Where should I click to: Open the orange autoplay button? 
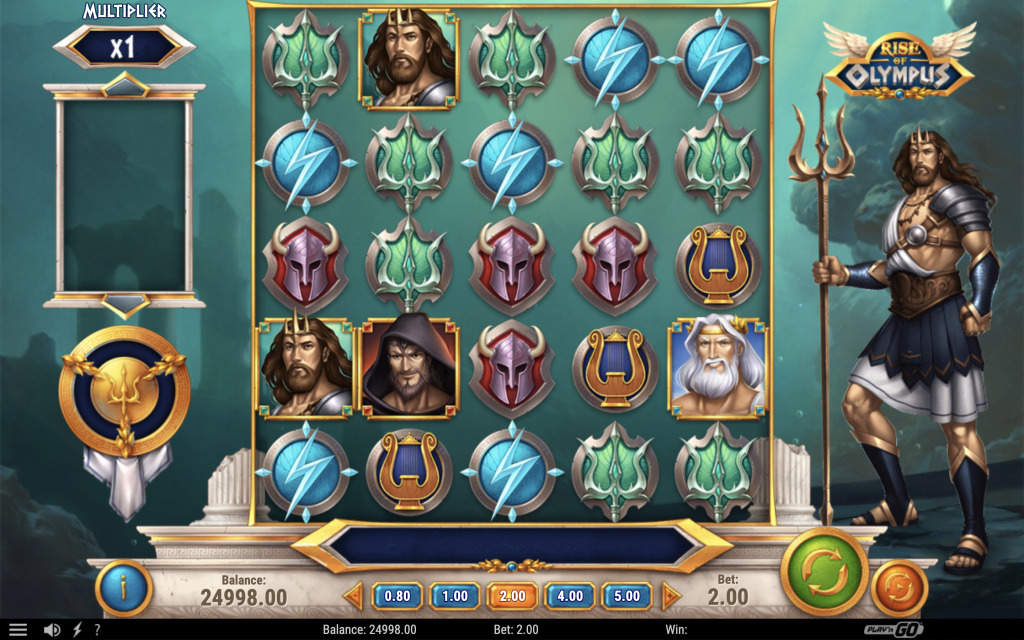[x=899, y=588]
